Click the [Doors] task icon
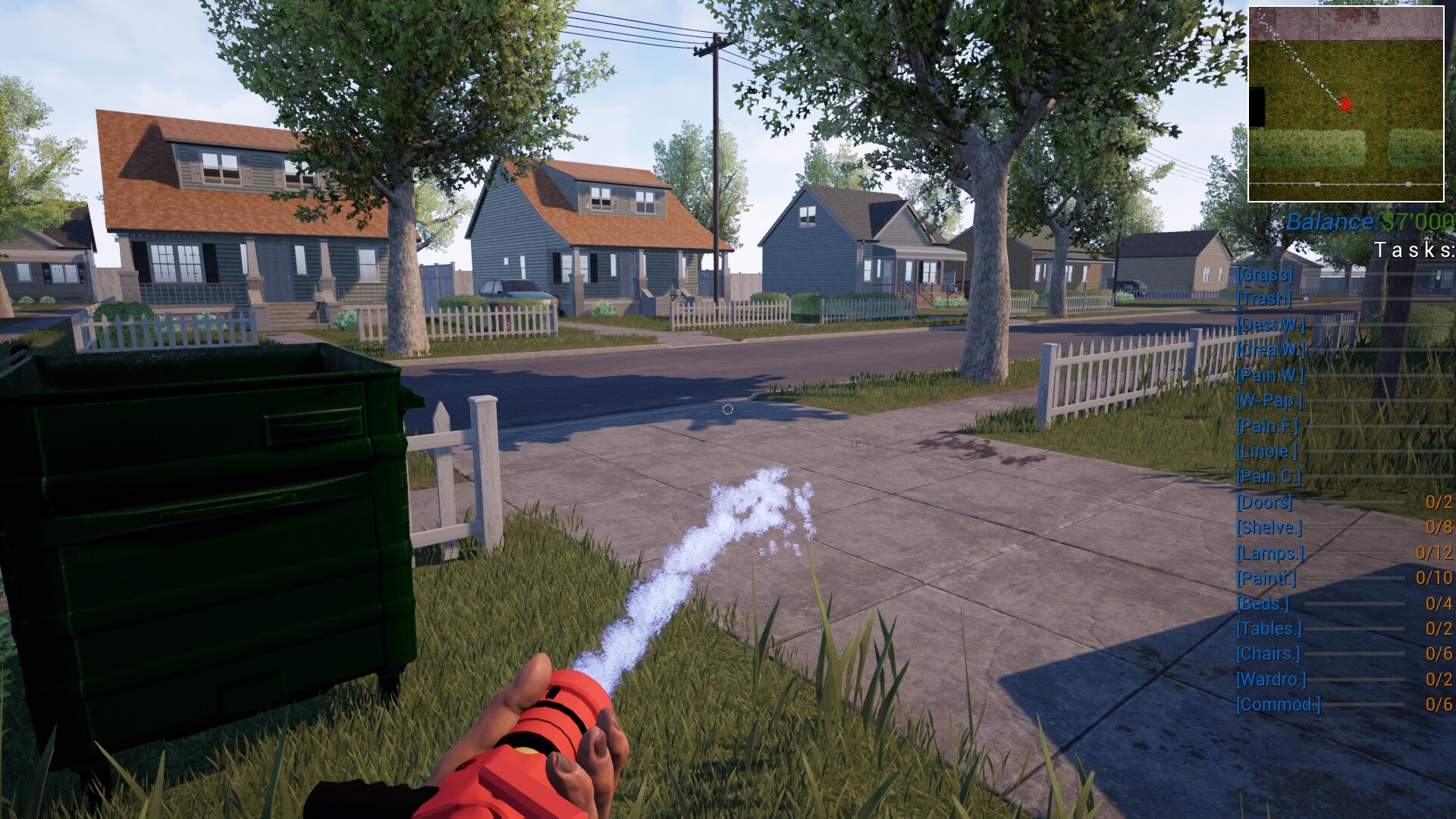Image resolution: width=1456 pixels, height=819 pixels. [1265, 501]
